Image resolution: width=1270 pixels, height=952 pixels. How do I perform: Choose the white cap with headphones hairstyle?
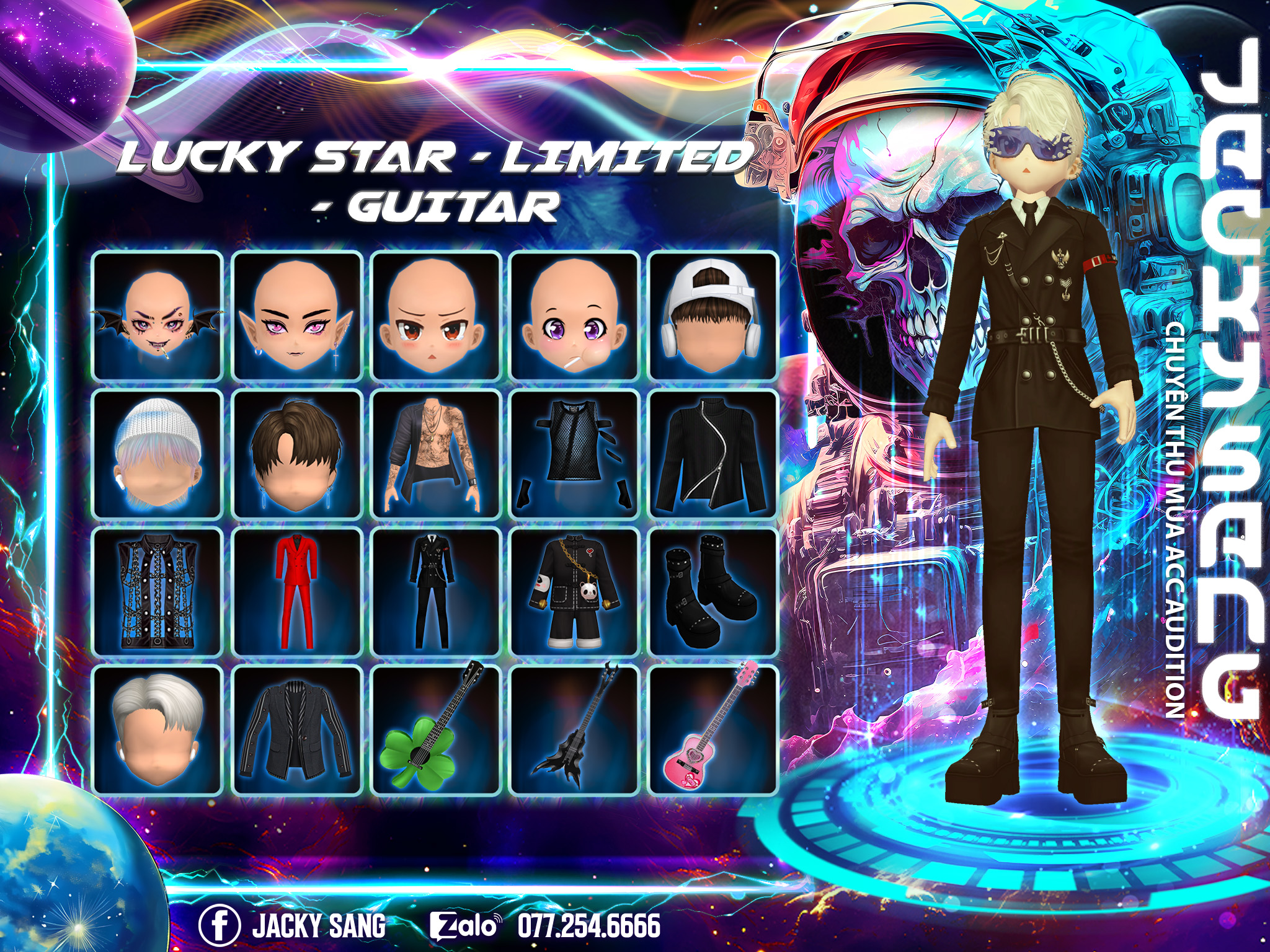[713, 317]
